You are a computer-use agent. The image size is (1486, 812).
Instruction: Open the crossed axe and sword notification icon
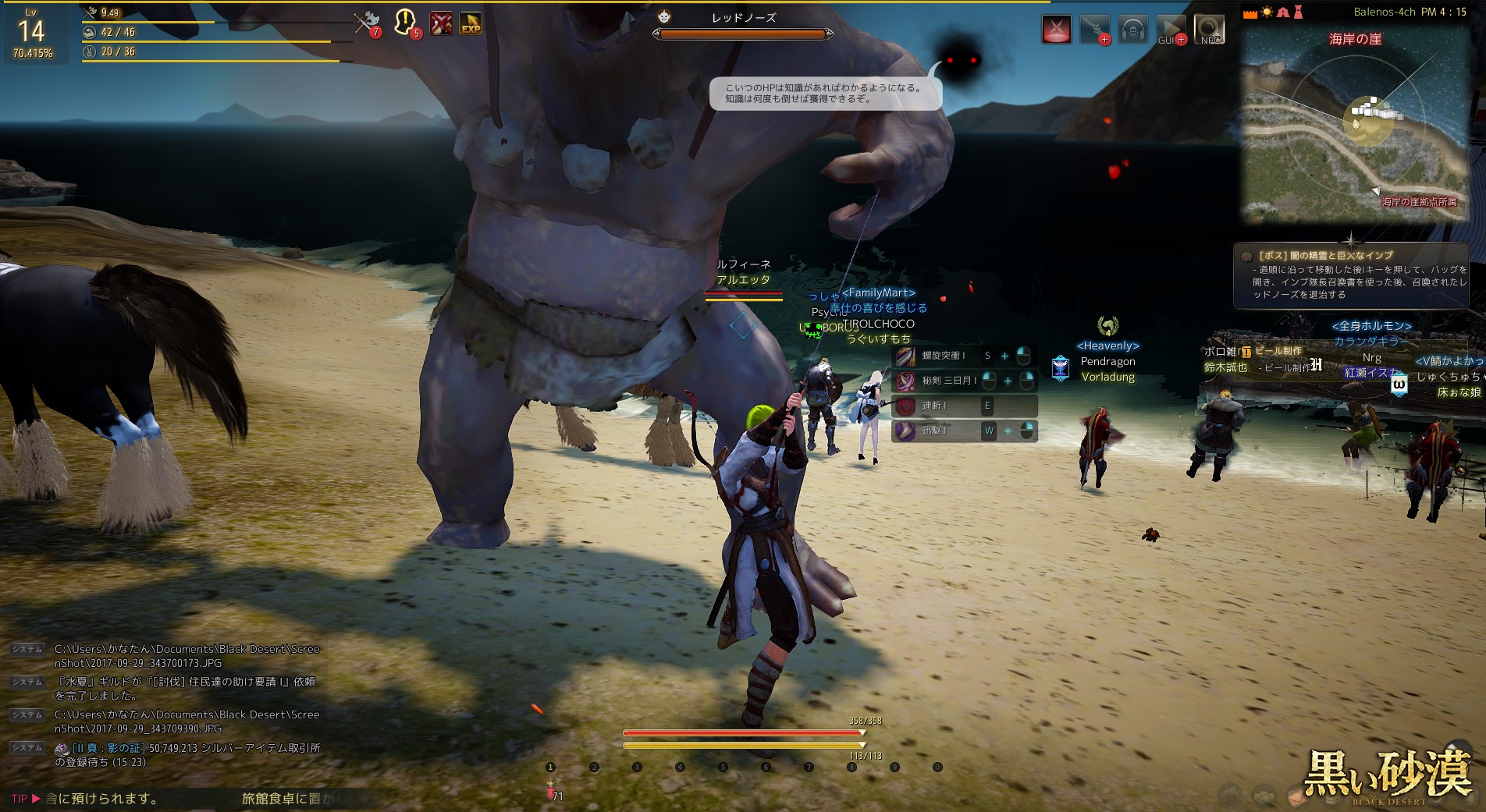[x=366, y=23]
